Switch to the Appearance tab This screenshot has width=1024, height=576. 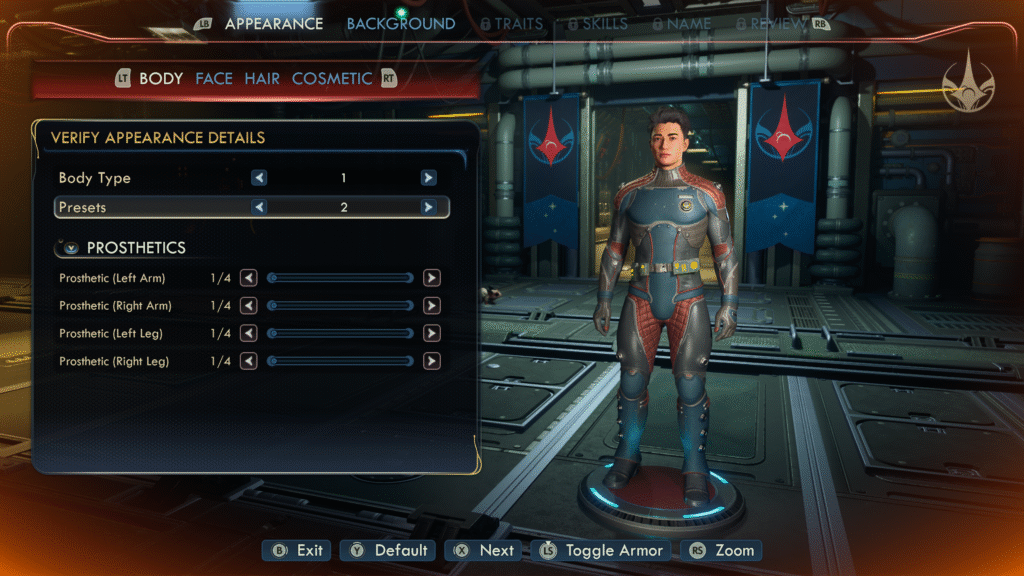(273, 23)
